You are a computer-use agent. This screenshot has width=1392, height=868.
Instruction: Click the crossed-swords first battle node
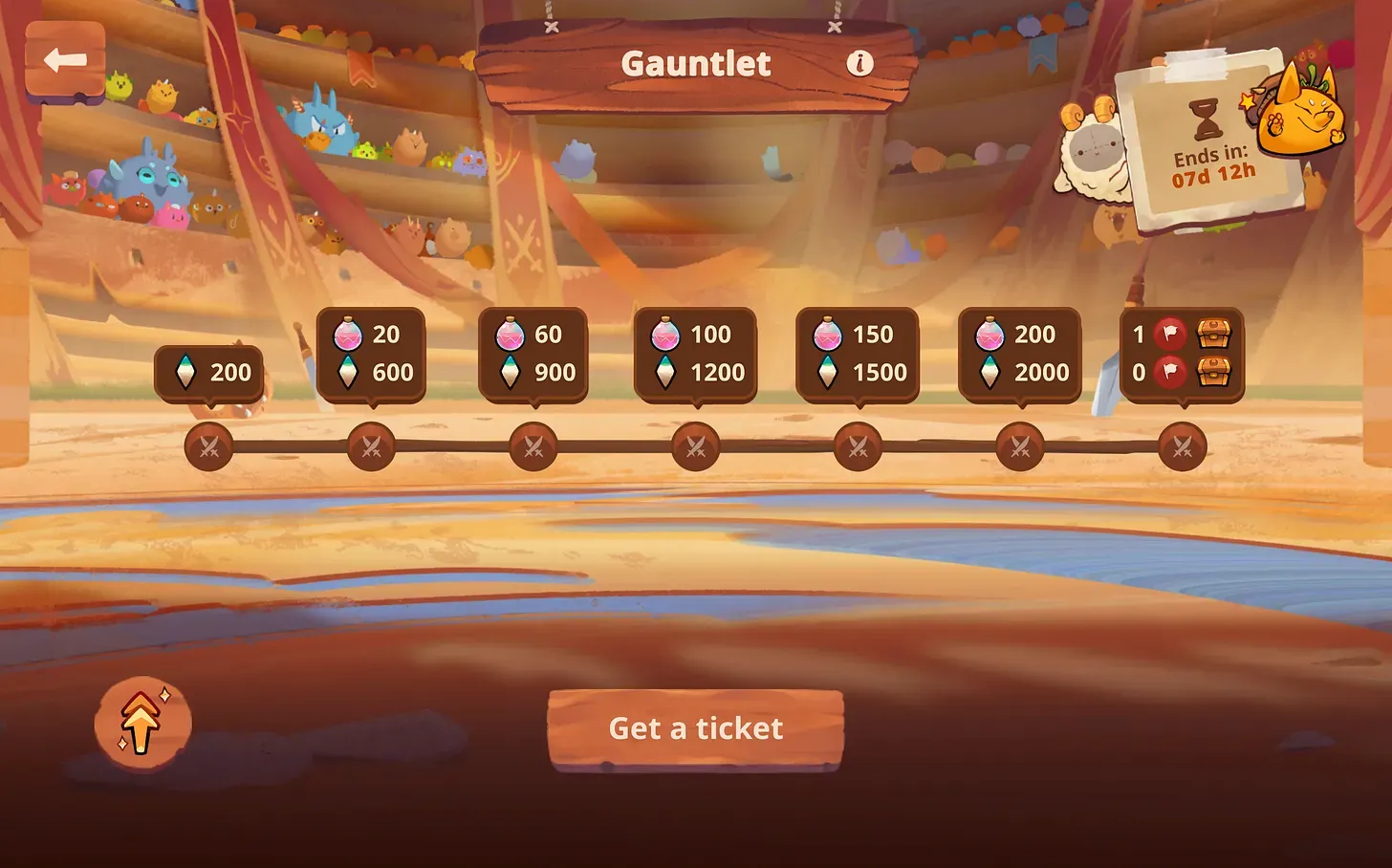tap(208, 446)
